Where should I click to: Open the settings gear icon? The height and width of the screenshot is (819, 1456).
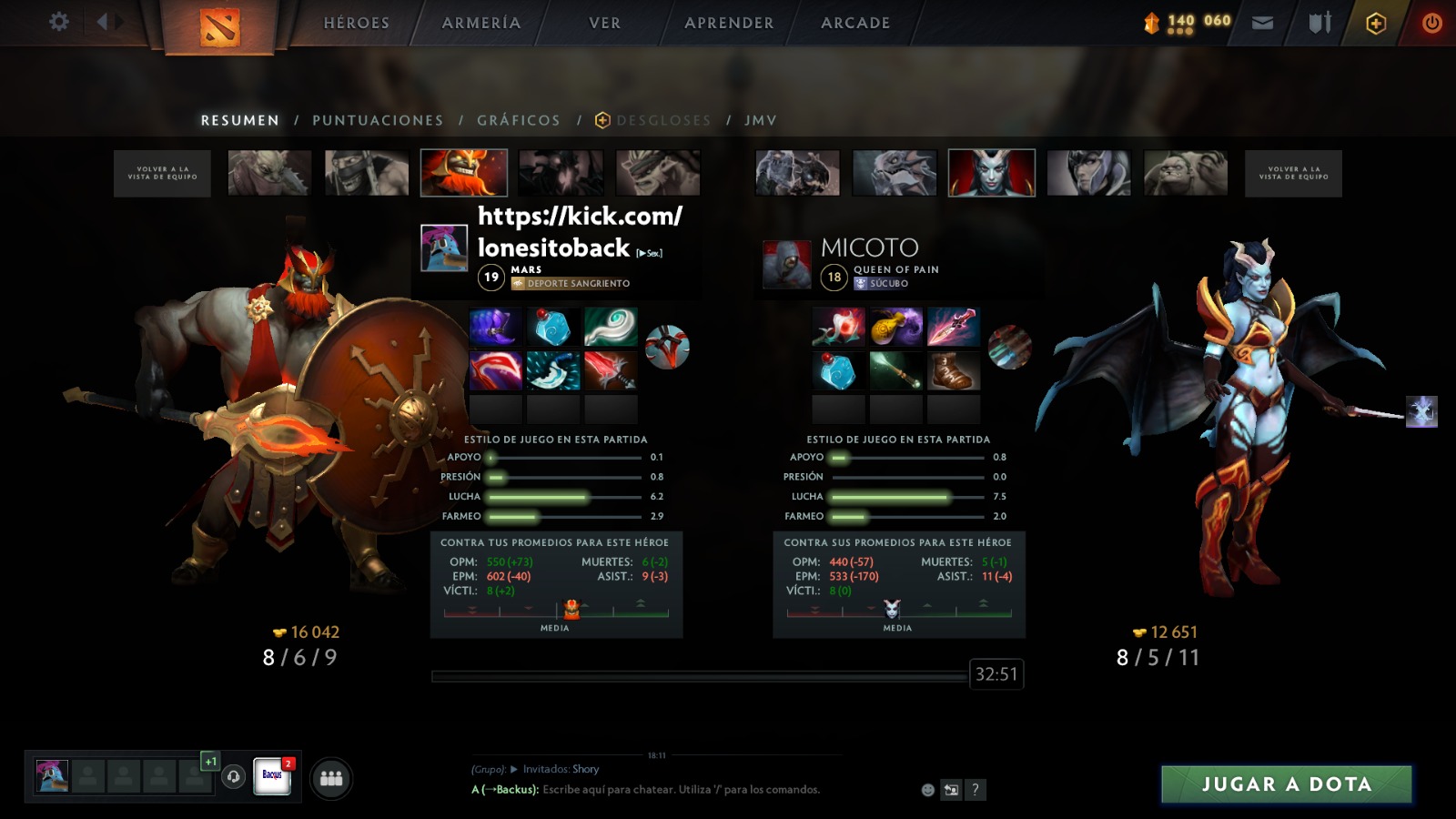pyautogui.click(x=59, y=22)
